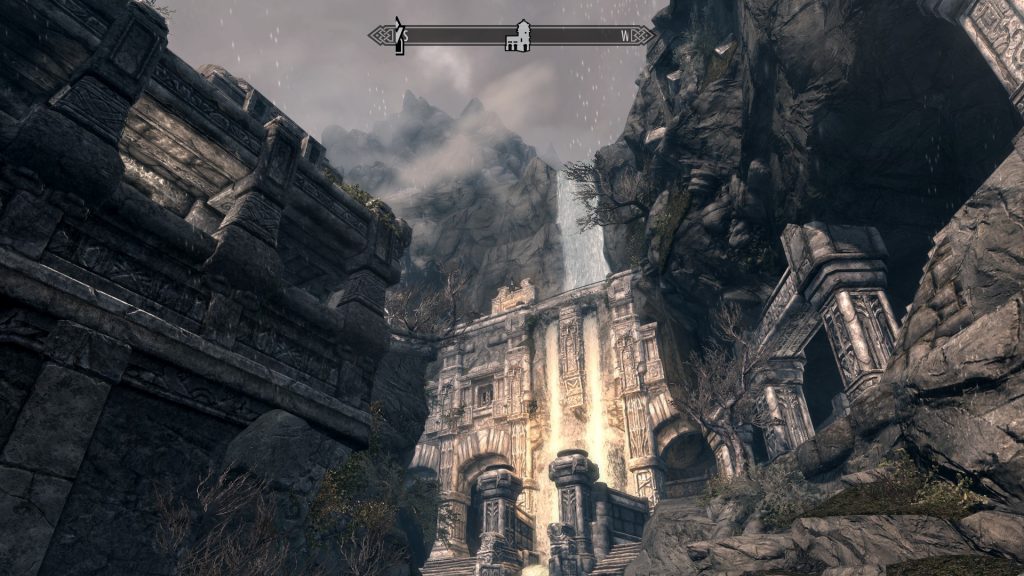Select the marker beside the S compass heading
1024x576 pixels.
(x=397, y=35)
